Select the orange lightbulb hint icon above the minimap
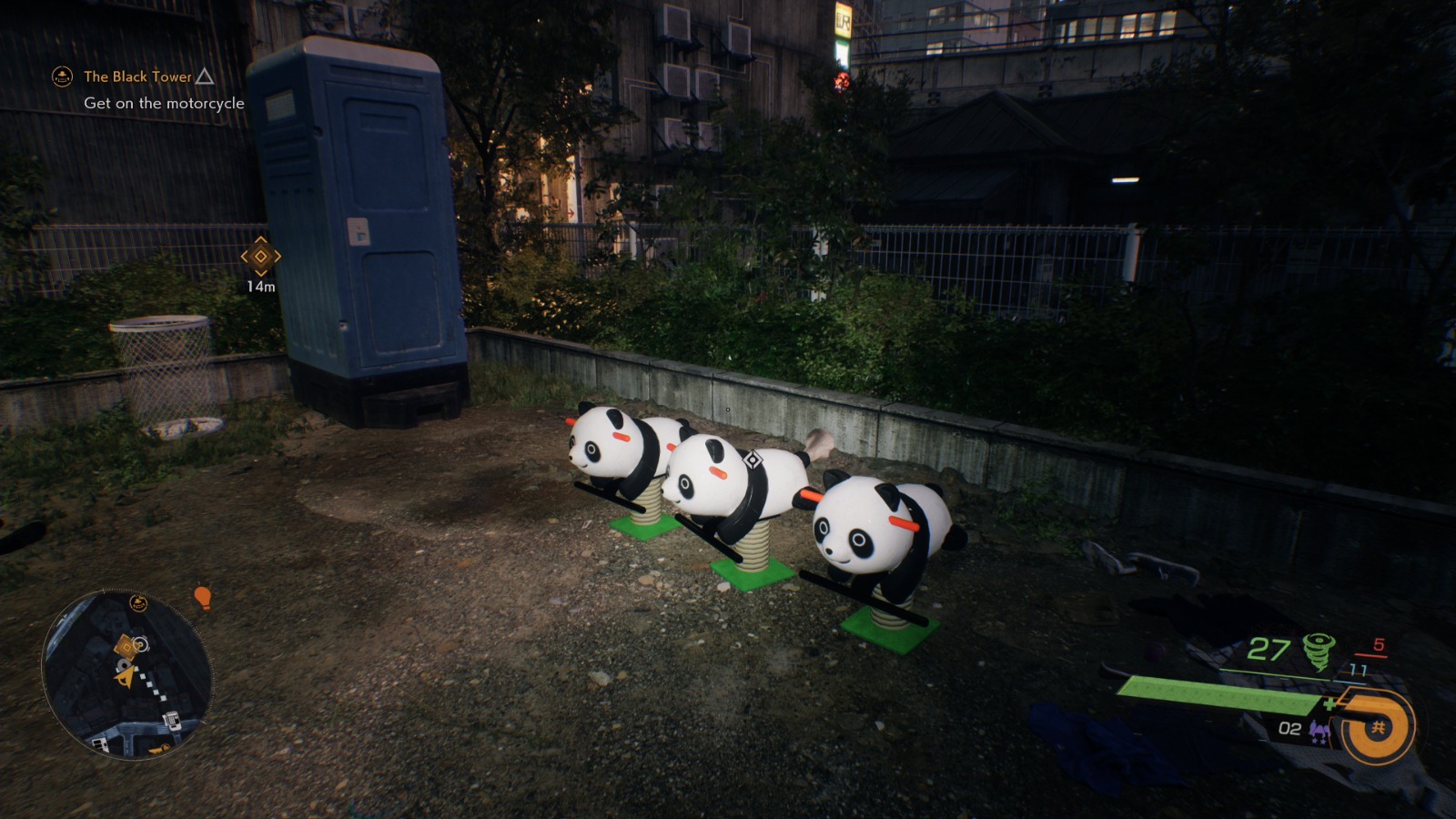This screenshot has width=1456, height=819. pyautogui.click(x=202, y=598)
